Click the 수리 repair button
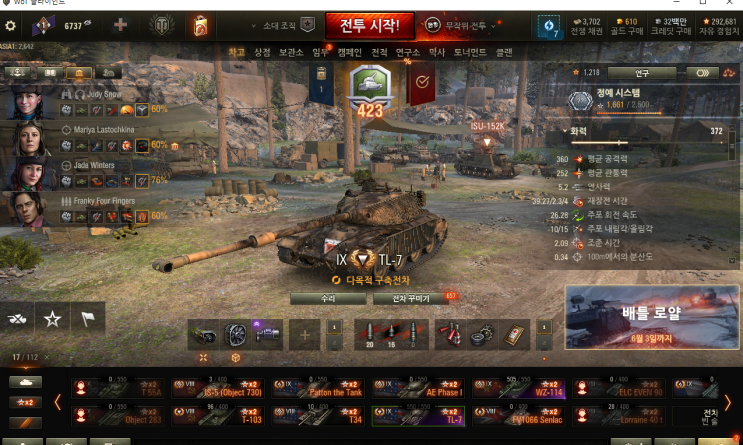The image size is (743, 445). click(x=328, y=298)
